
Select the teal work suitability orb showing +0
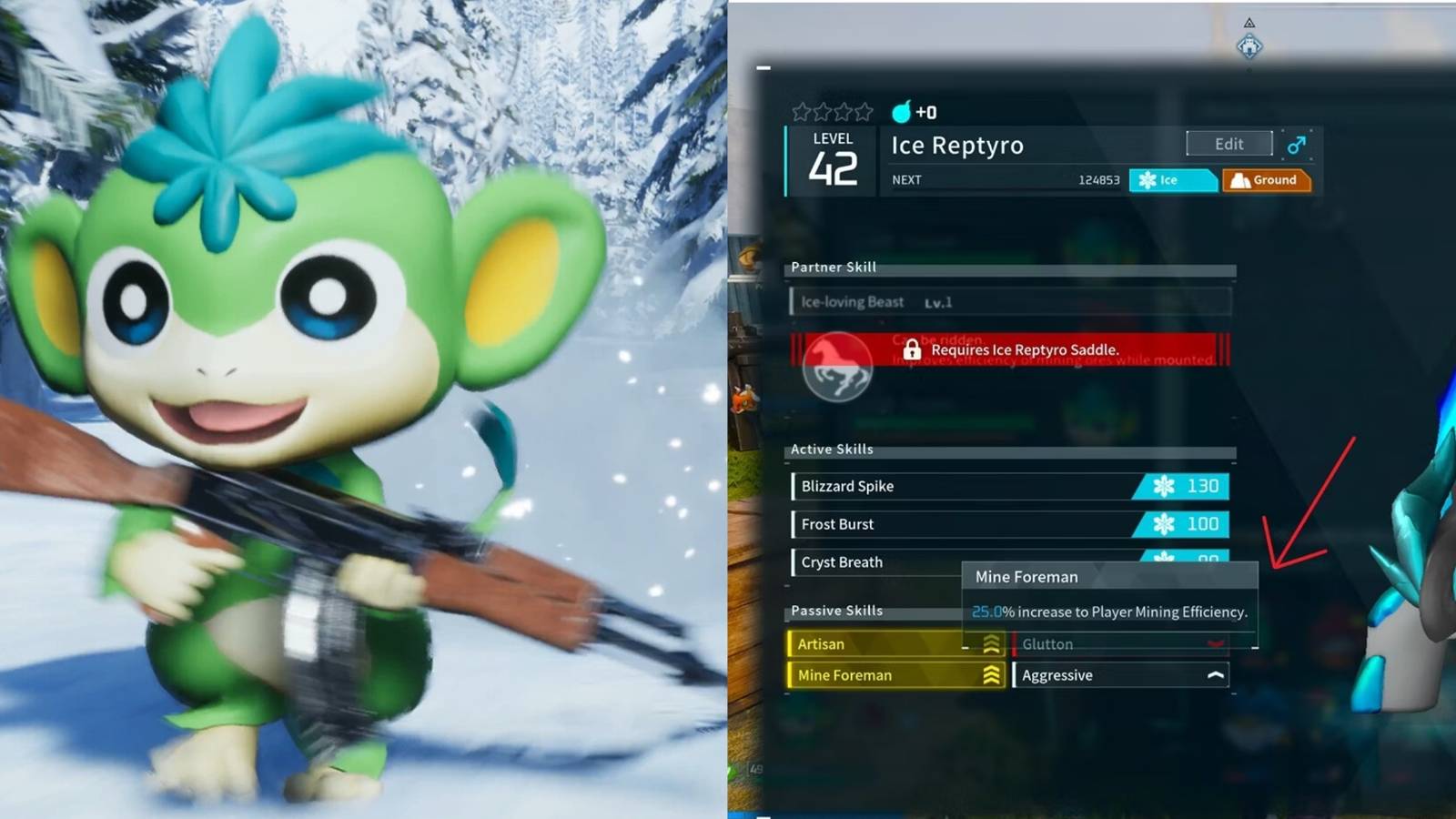coord(903,112)
